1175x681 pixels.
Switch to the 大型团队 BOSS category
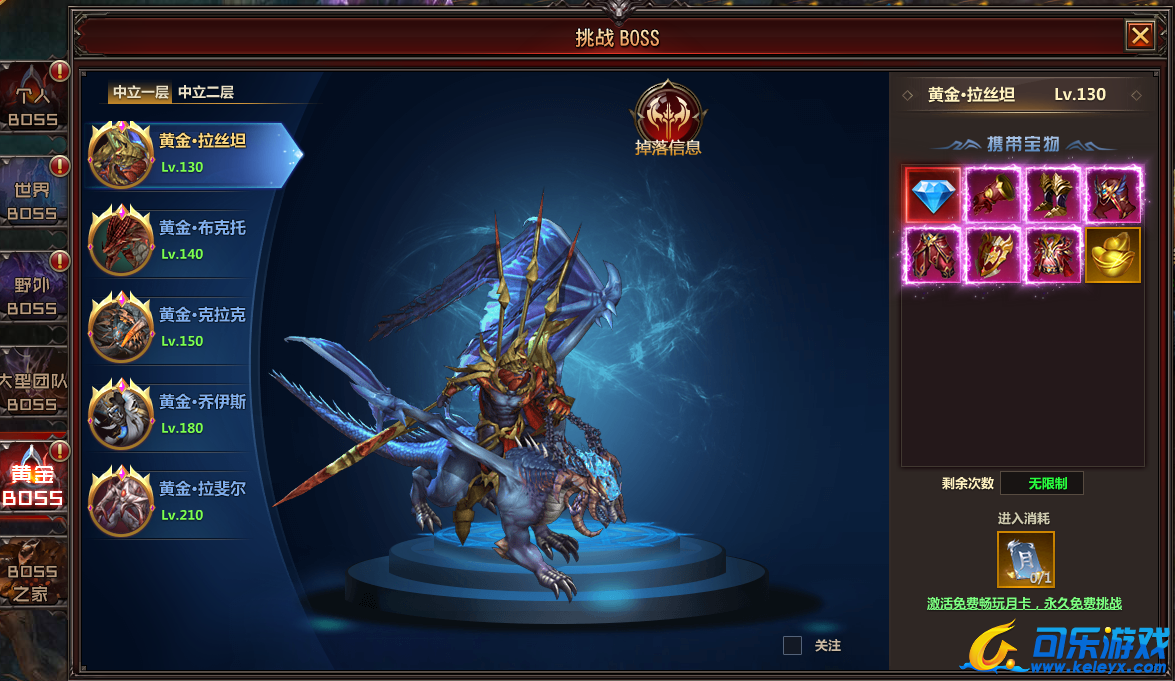33,391
